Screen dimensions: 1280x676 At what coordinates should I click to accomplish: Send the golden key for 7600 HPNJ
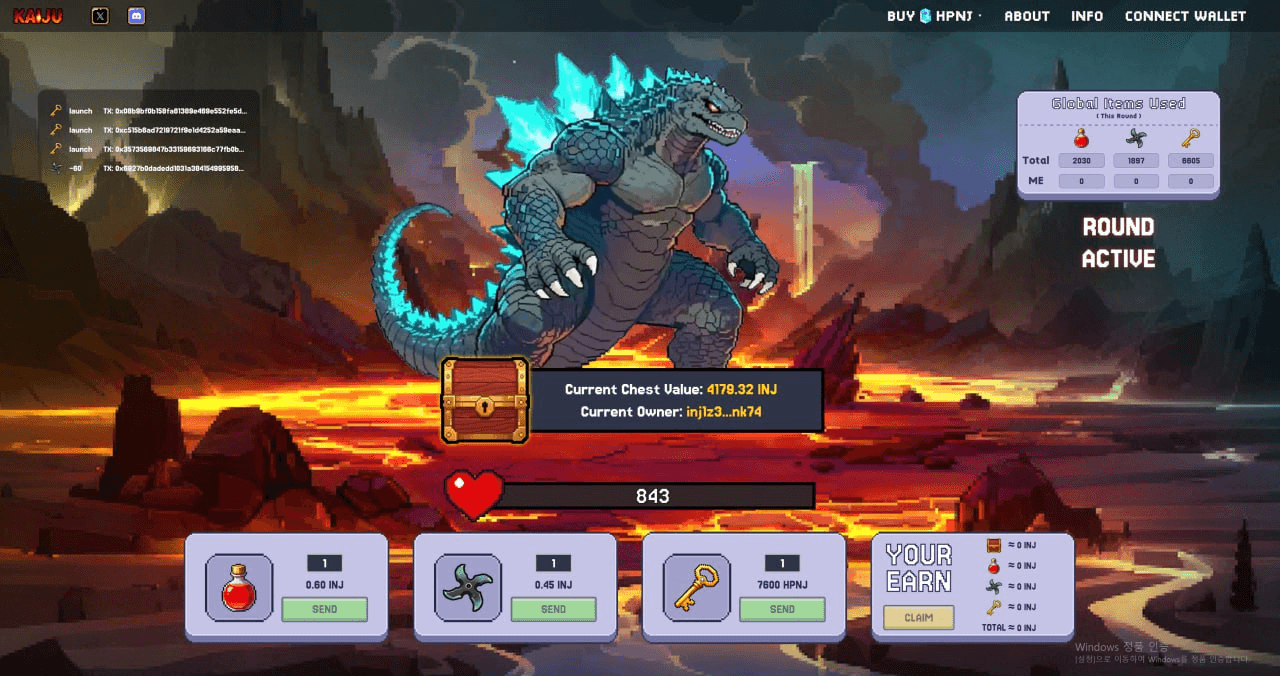[782, 609]
